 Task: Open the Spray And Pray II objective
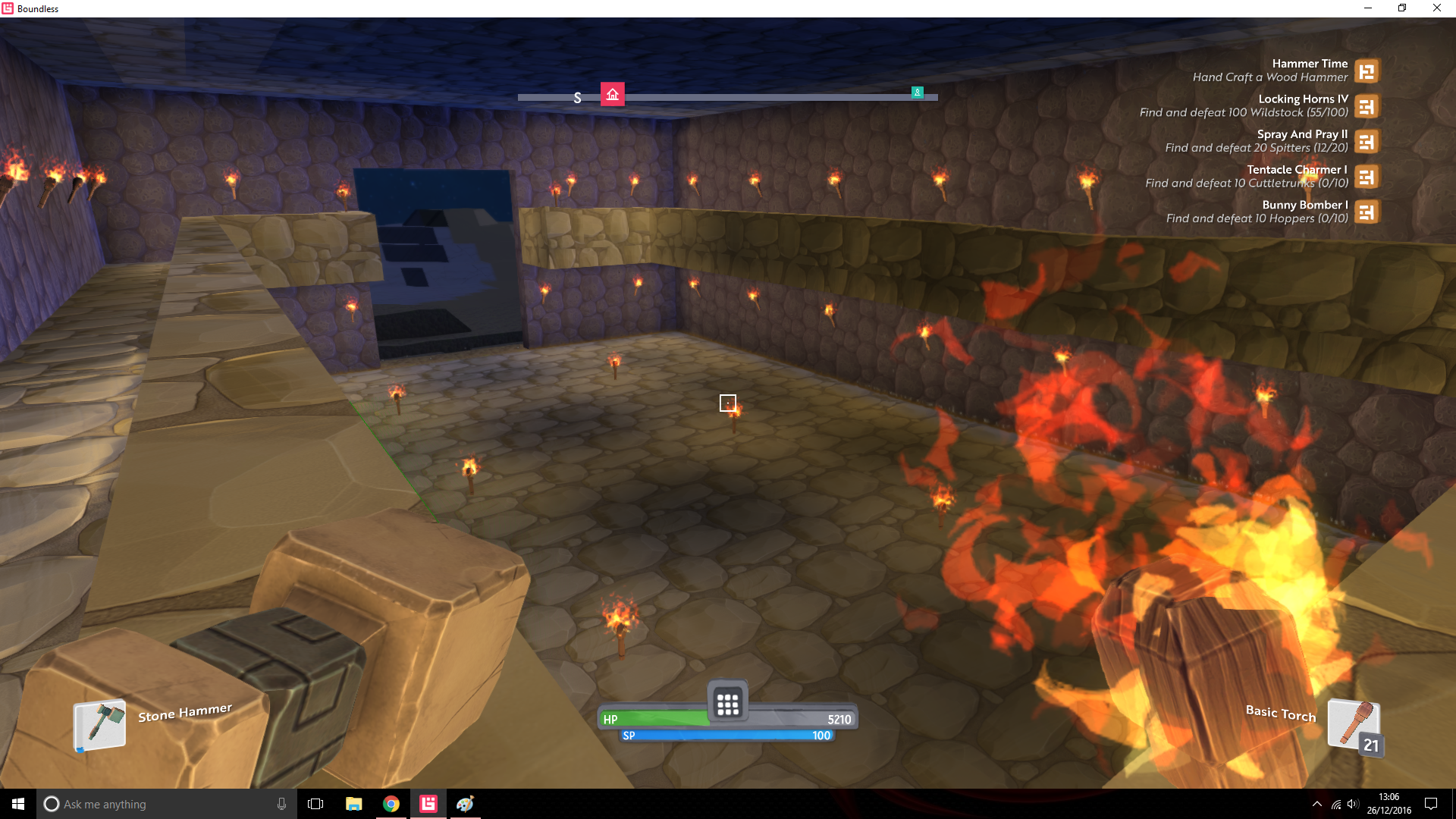point(1367,142)
